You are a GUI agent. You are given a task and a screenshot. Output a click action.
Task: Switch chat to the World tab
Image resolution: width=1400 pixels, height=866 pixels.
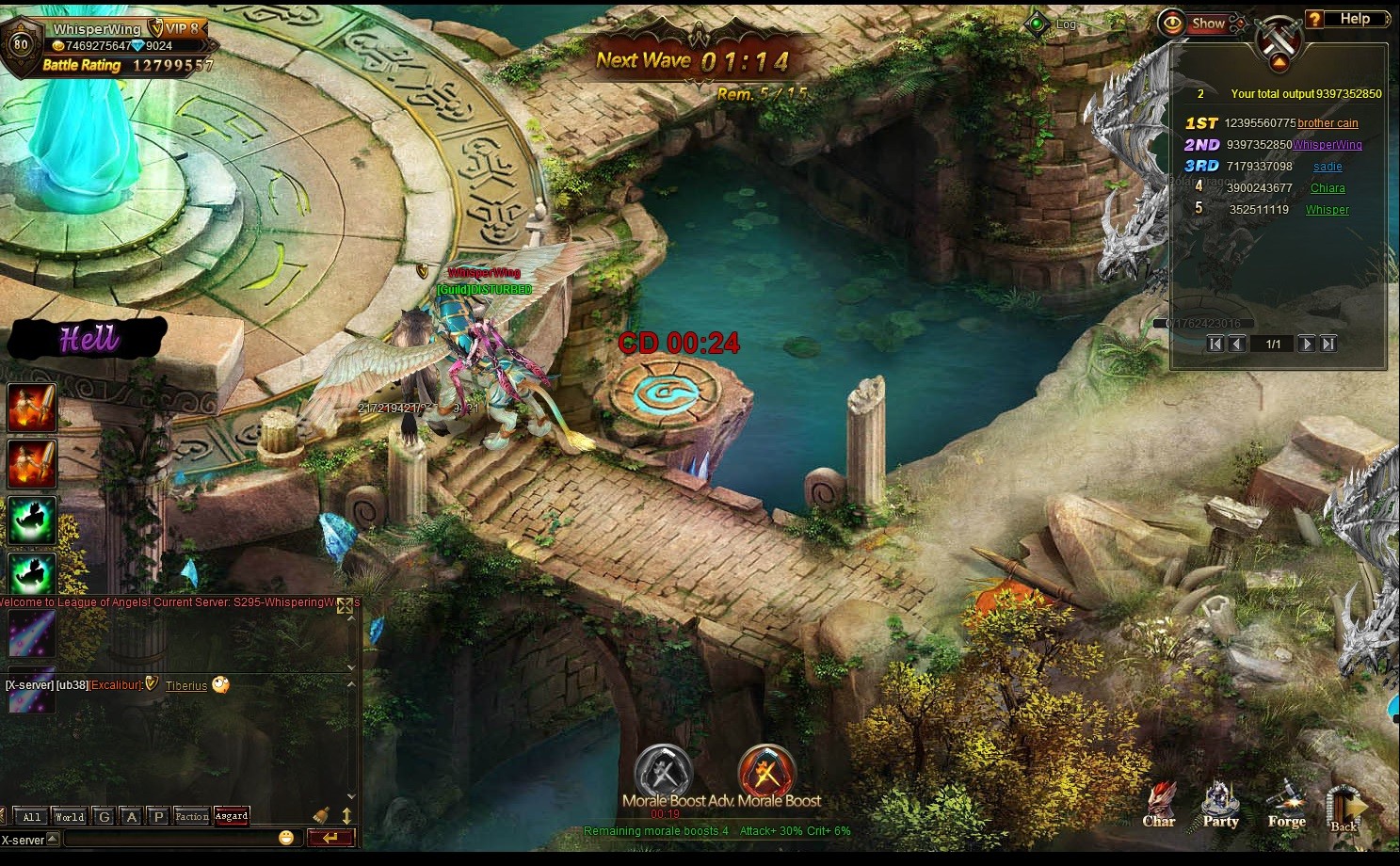[70, 816]
